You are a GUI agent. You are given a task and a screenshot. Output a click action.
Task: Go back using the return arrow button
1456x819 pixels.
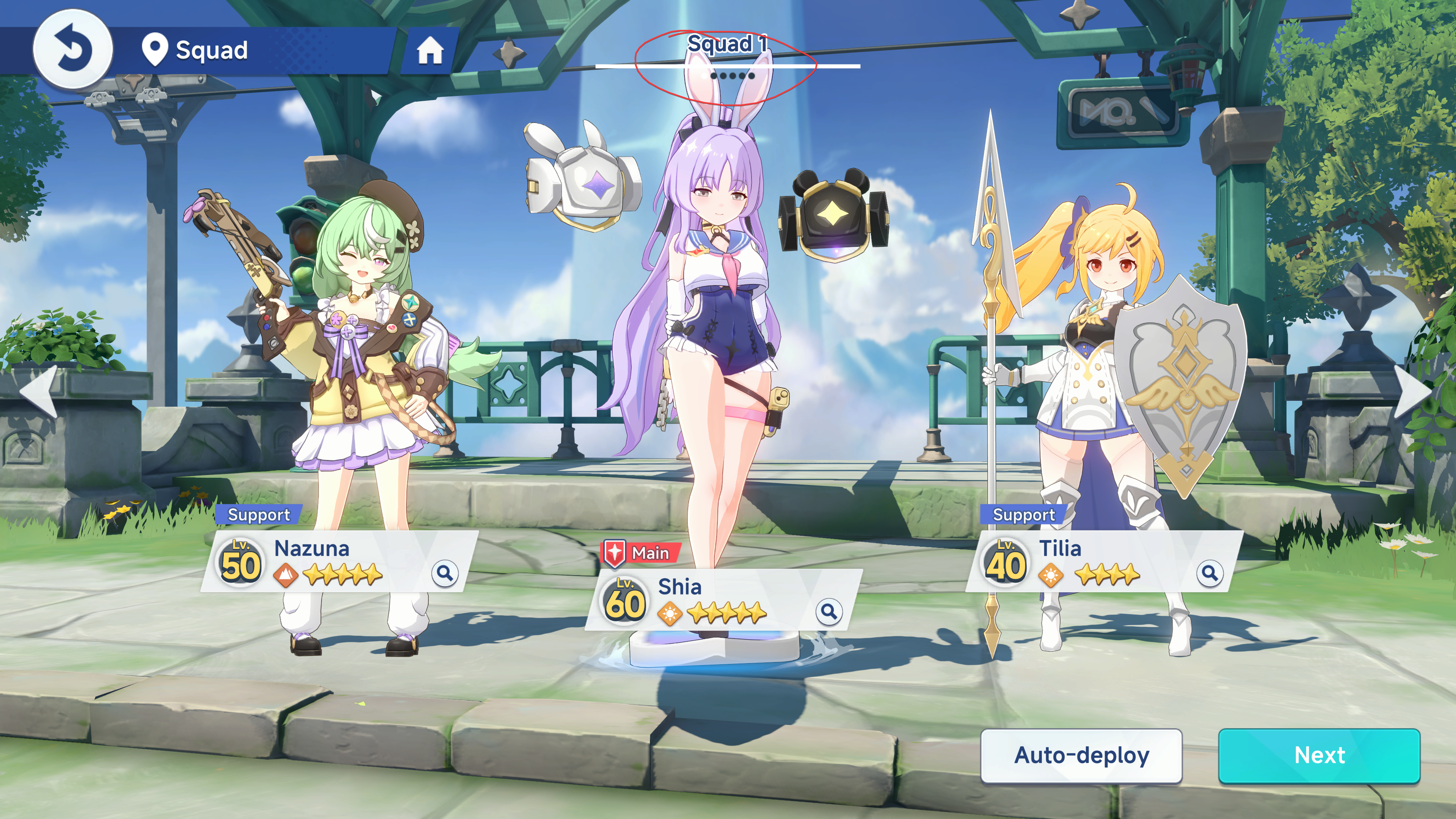[72, 50]
